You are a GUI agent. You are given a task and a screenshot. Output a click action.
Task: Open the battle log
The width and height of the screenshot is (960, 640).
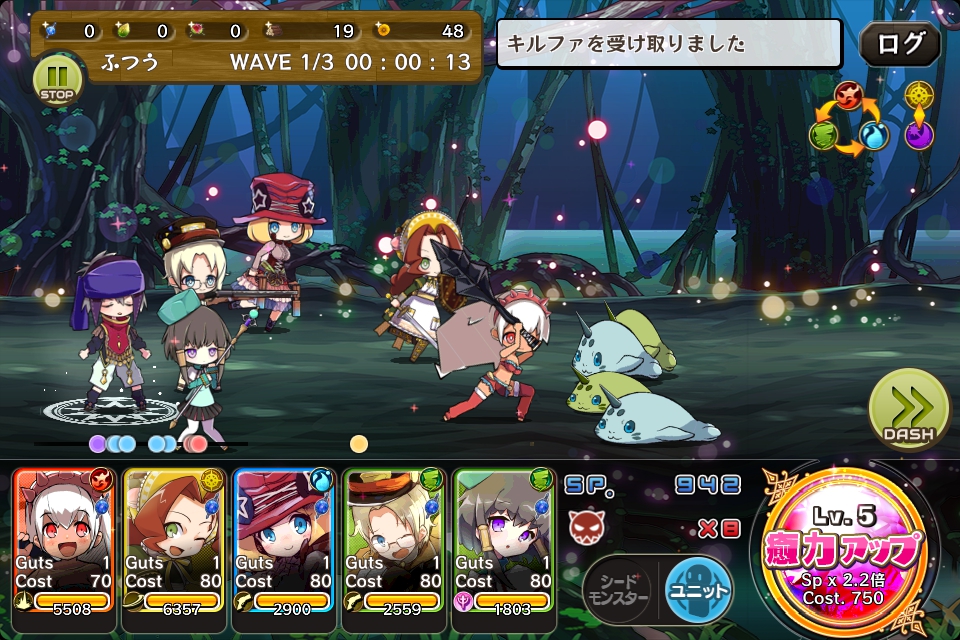click(899, 45)
